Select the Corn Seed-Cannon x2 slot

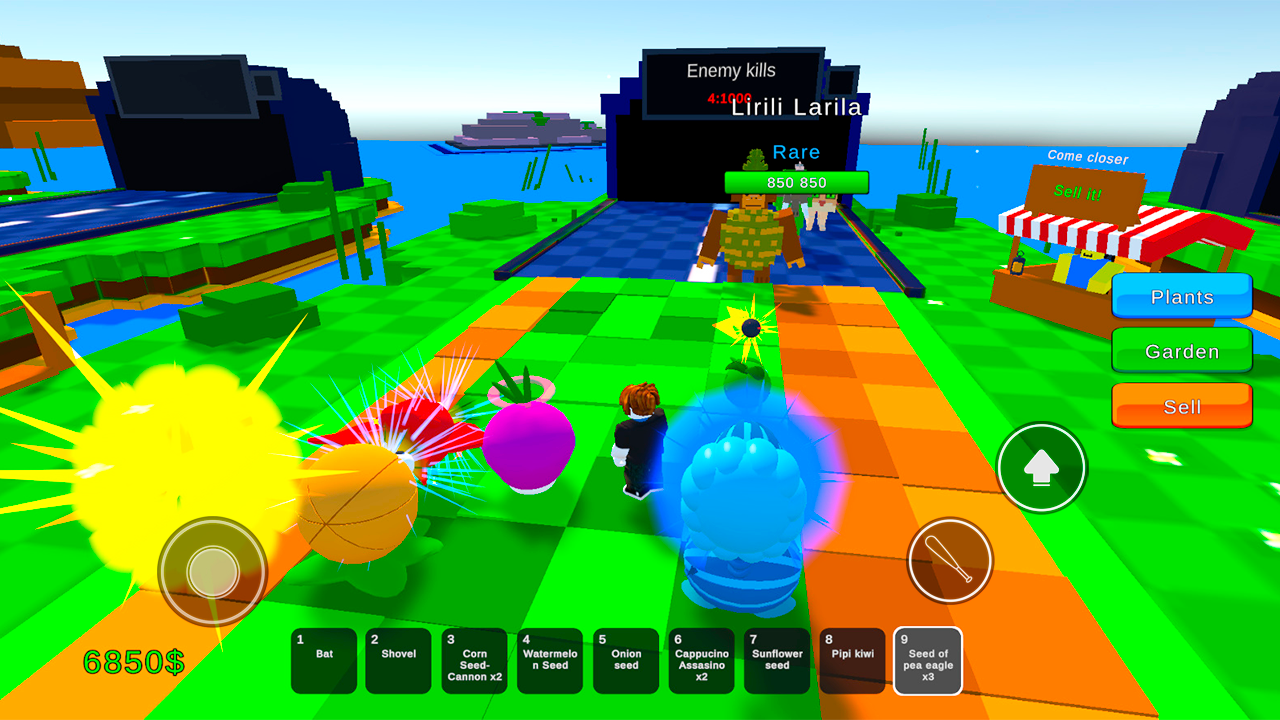[474, 661]
